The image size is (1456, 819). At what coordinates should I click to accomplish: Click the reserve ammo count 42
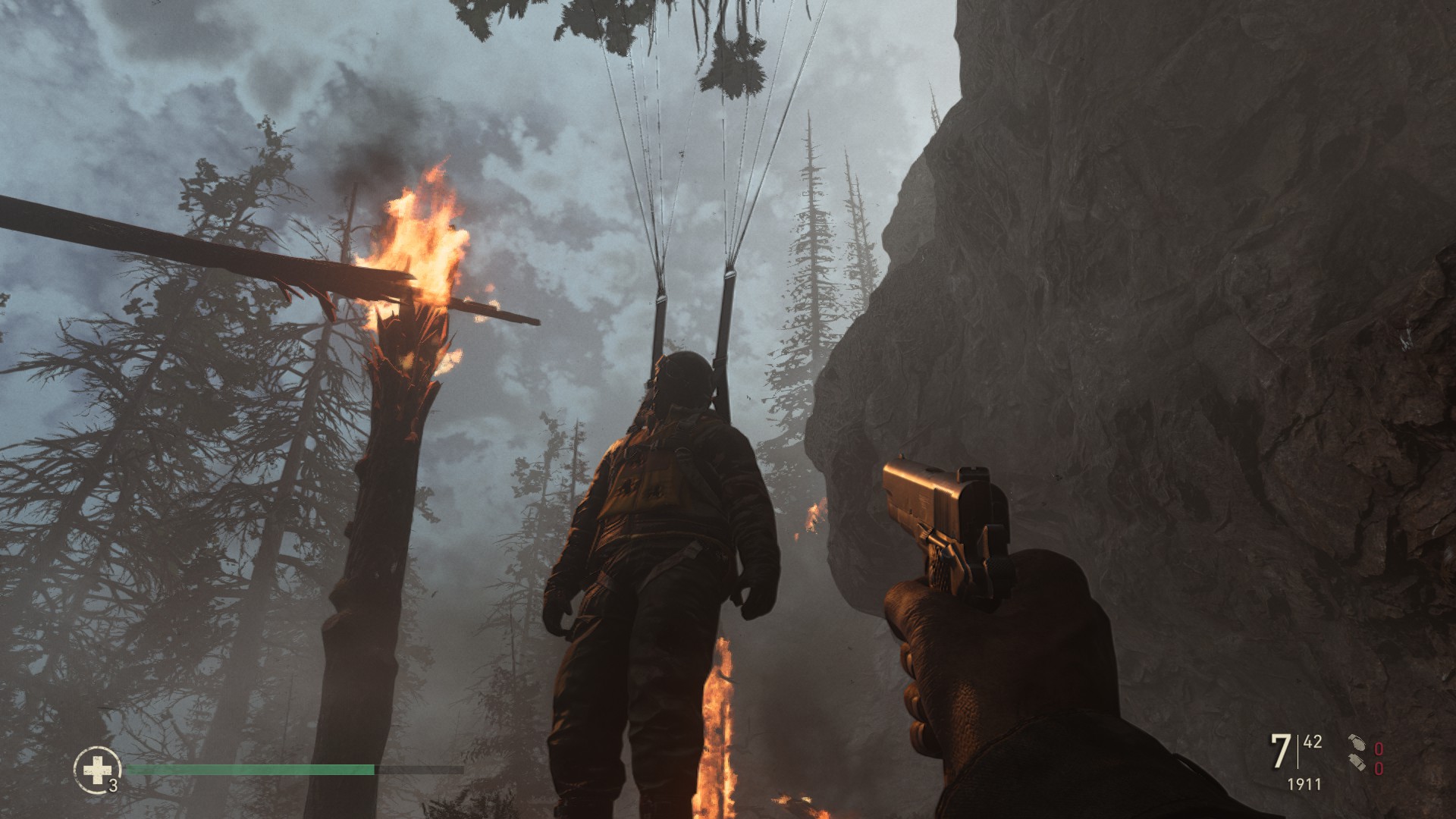1313,741
